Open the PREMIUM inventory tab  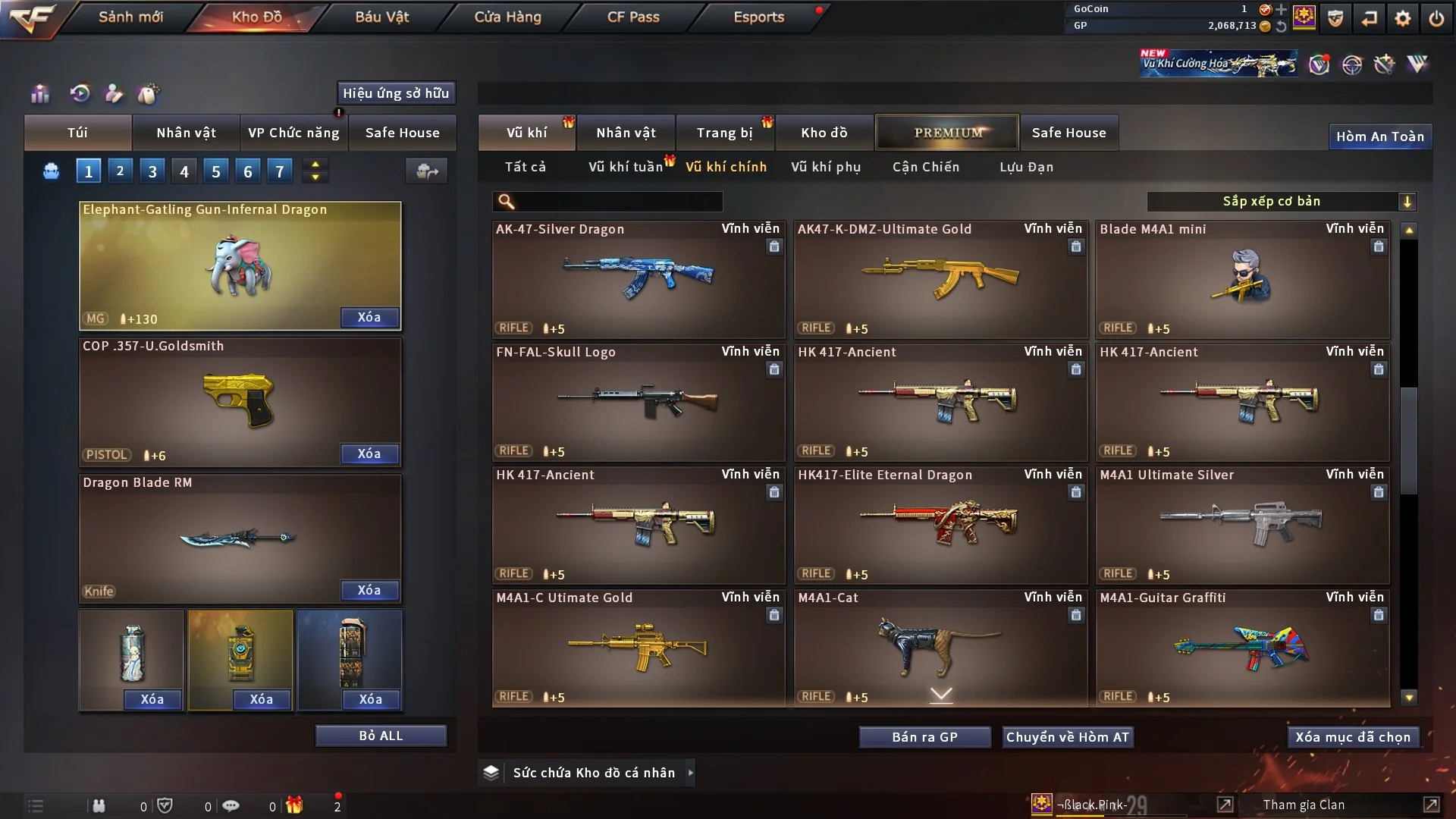[x=947, y=133]
